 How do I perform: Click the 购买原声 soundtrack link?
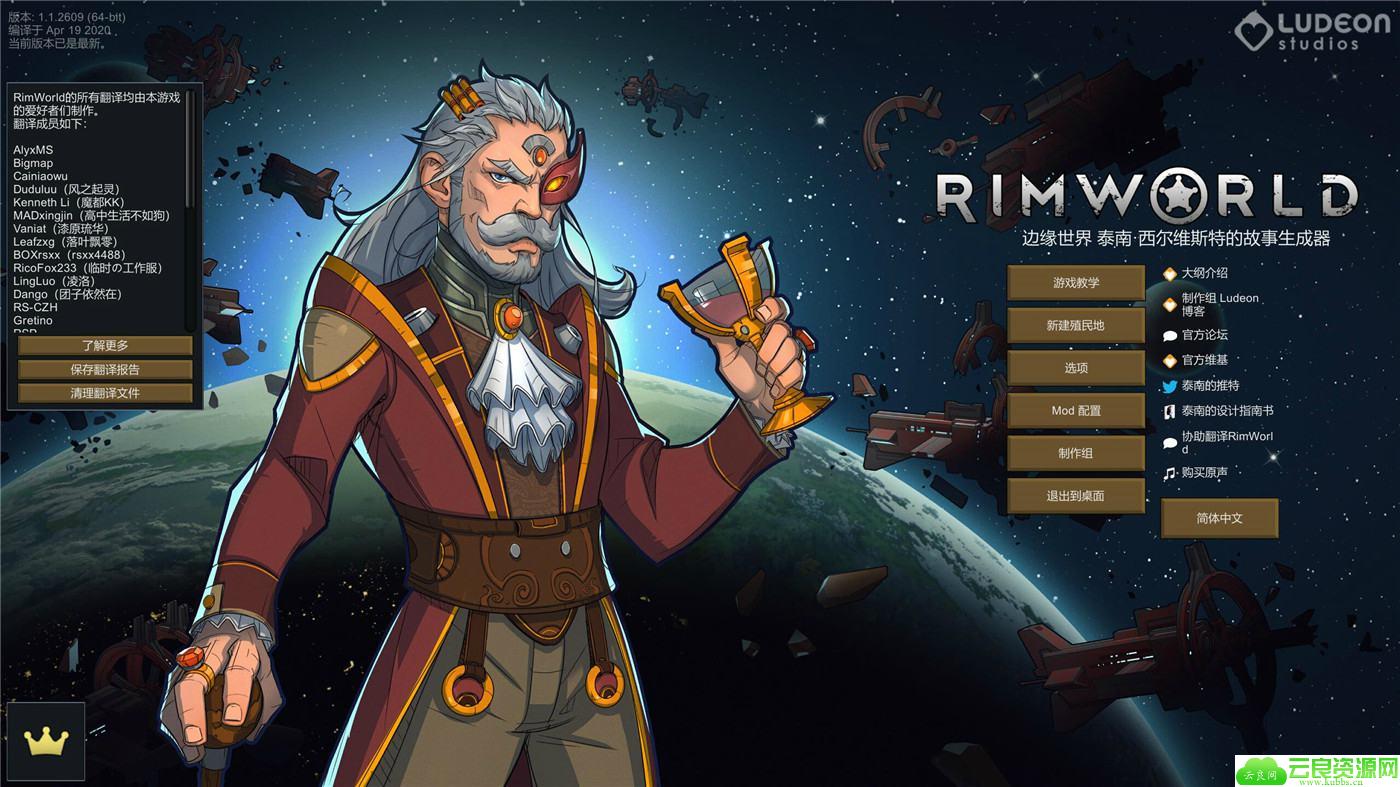pyautogui.click(x=1204, y=473)
